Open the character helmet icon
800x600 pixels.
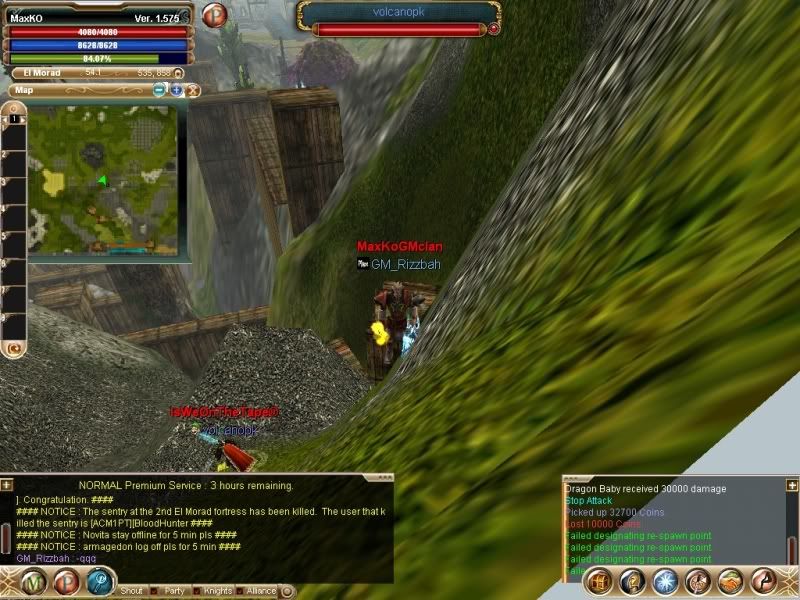coord(630,581)
